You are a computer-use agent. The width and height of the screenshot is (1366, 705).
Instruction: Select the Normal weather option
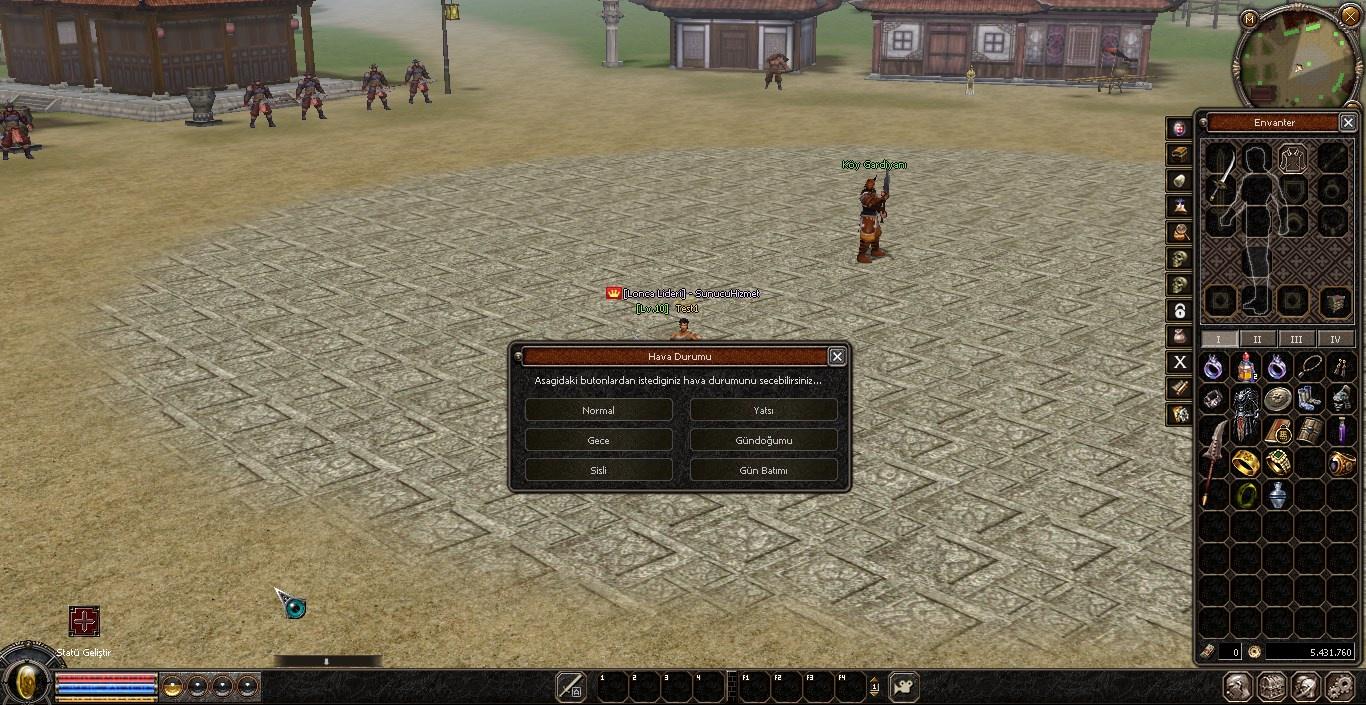pos(598,410)
